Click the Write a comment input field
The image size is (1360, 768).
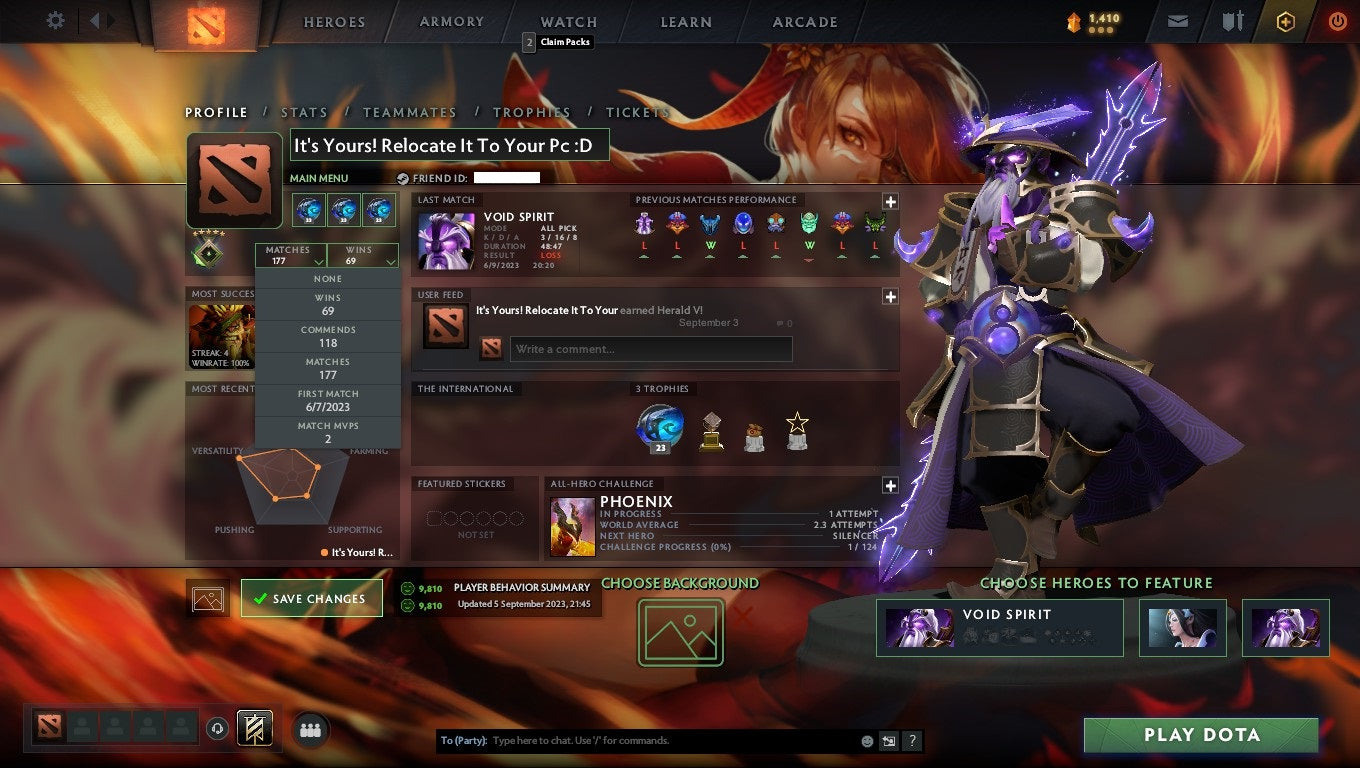650,348
